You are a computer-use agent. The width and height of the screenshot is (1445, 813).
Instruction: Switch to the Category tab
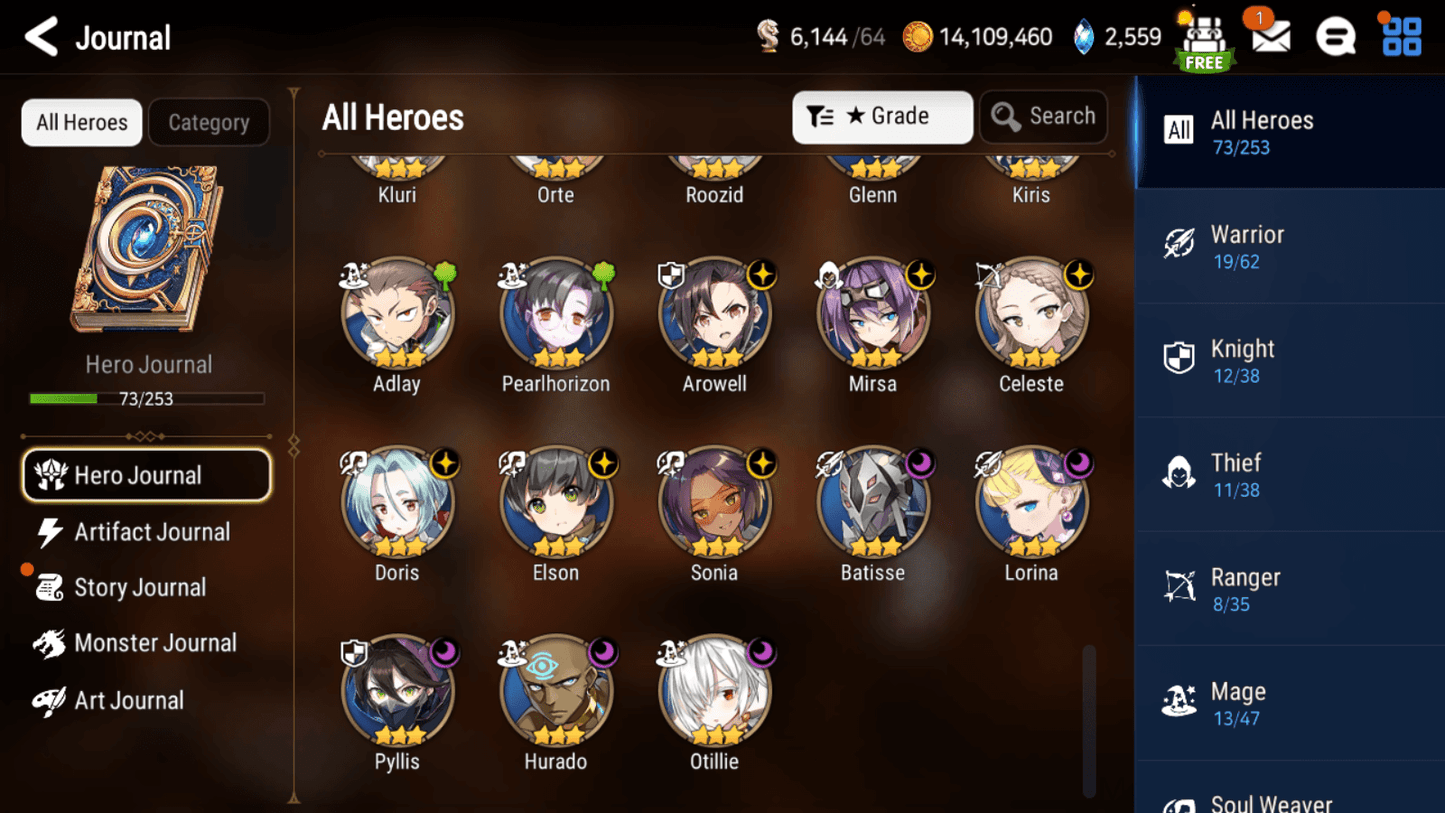click(208, 123)
